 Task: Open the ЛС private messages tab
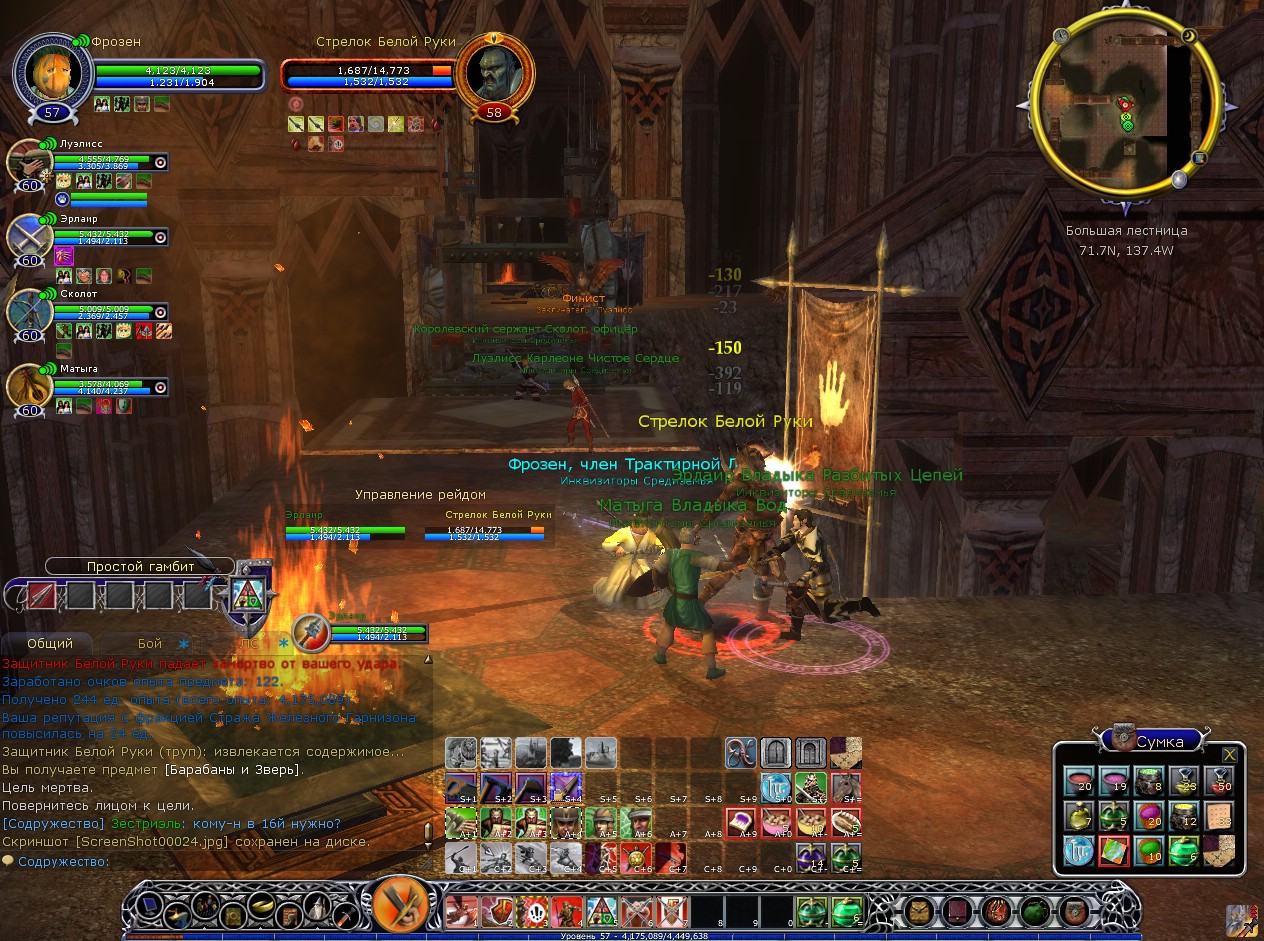[x=249, y=643]
